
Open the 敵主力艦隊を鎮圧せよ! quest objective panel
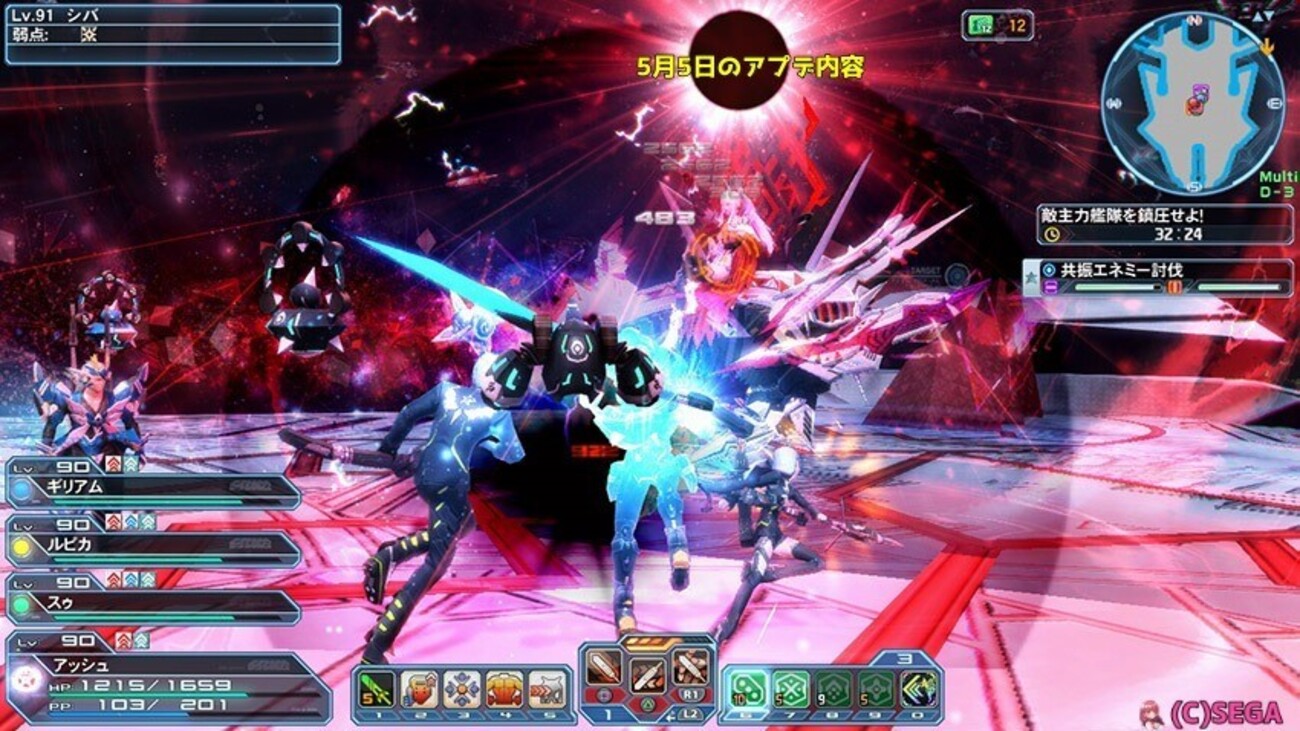[1165, 224]
